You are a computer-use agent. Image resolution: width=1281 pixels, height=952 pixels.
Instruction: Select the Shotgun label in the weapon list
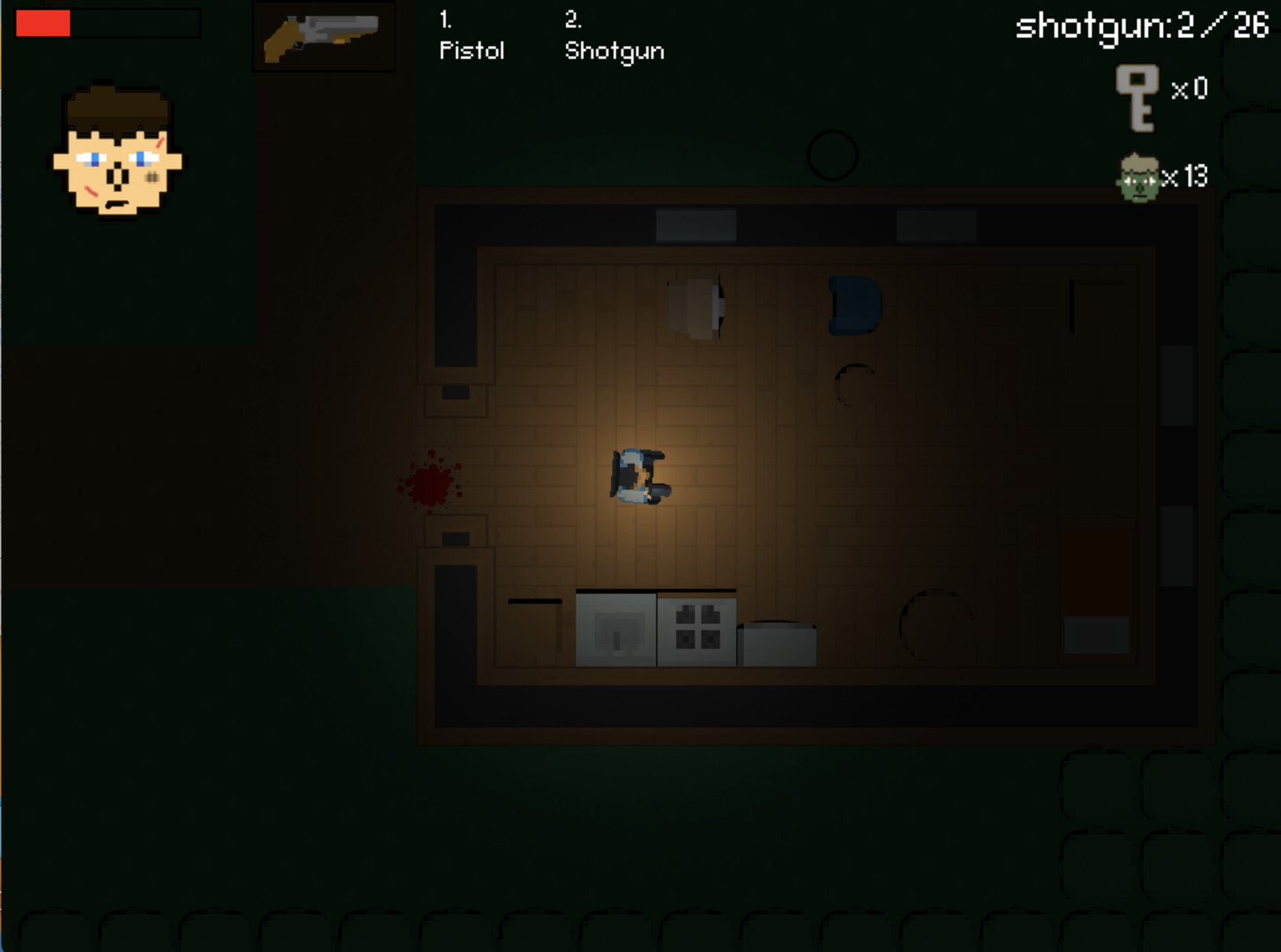(x=614, y=51)
